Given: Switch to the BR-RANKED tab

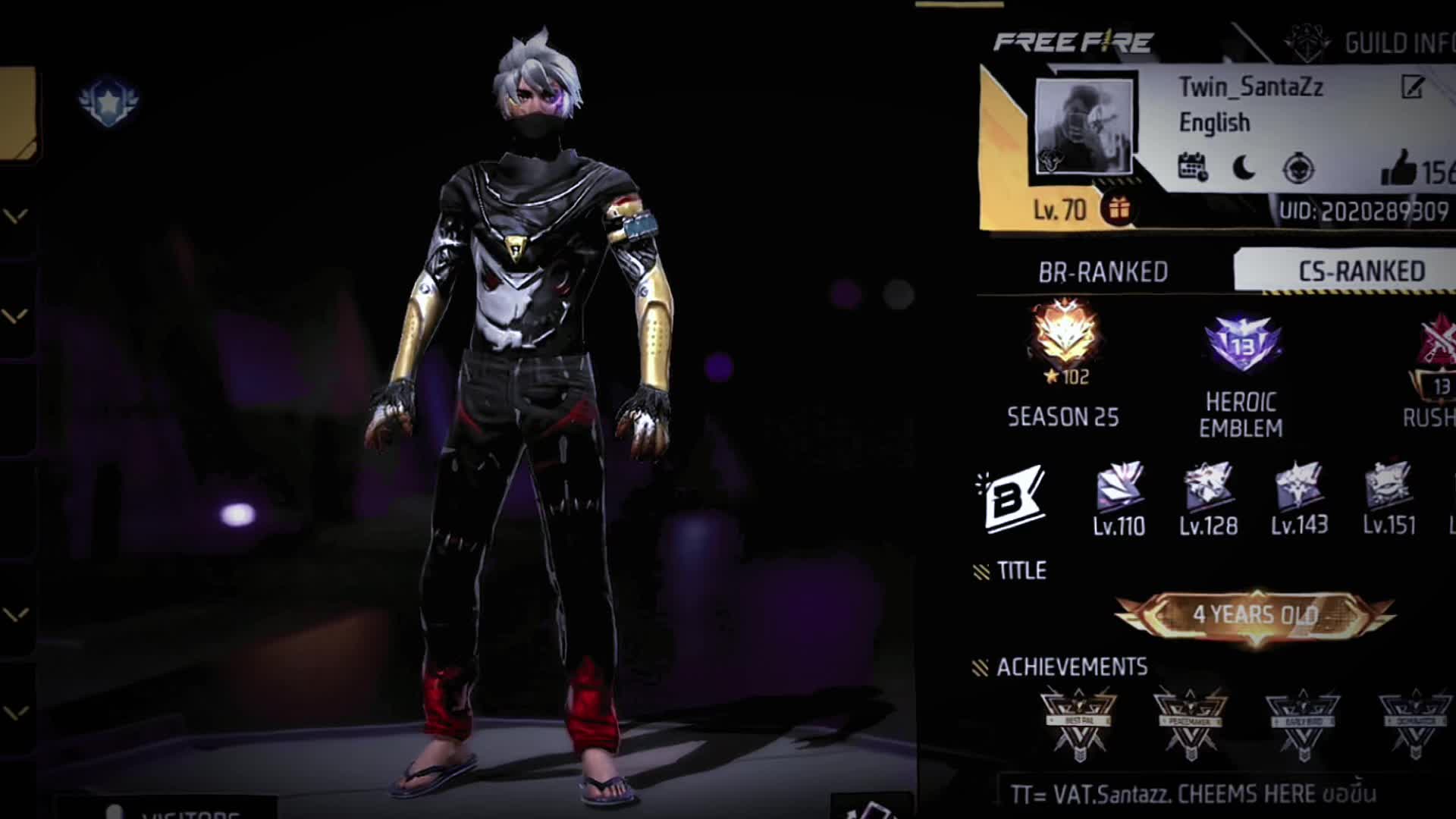Looking at the screenshot, I should point(1103,272).
